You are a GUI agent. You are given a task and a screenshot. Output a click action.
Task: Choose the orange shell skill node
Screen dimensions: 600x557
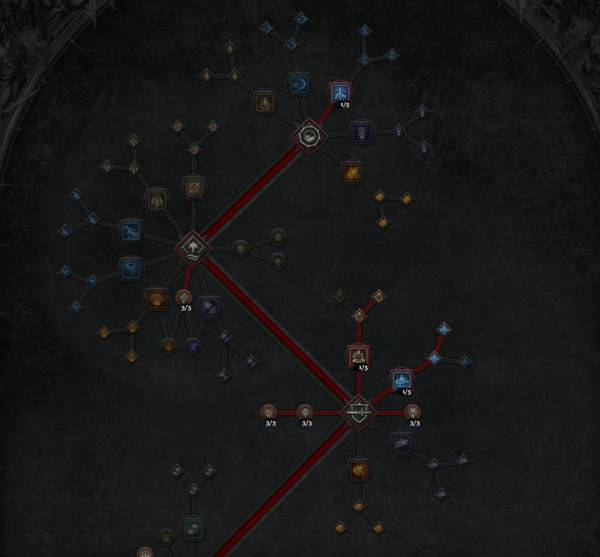click(156, 298)
